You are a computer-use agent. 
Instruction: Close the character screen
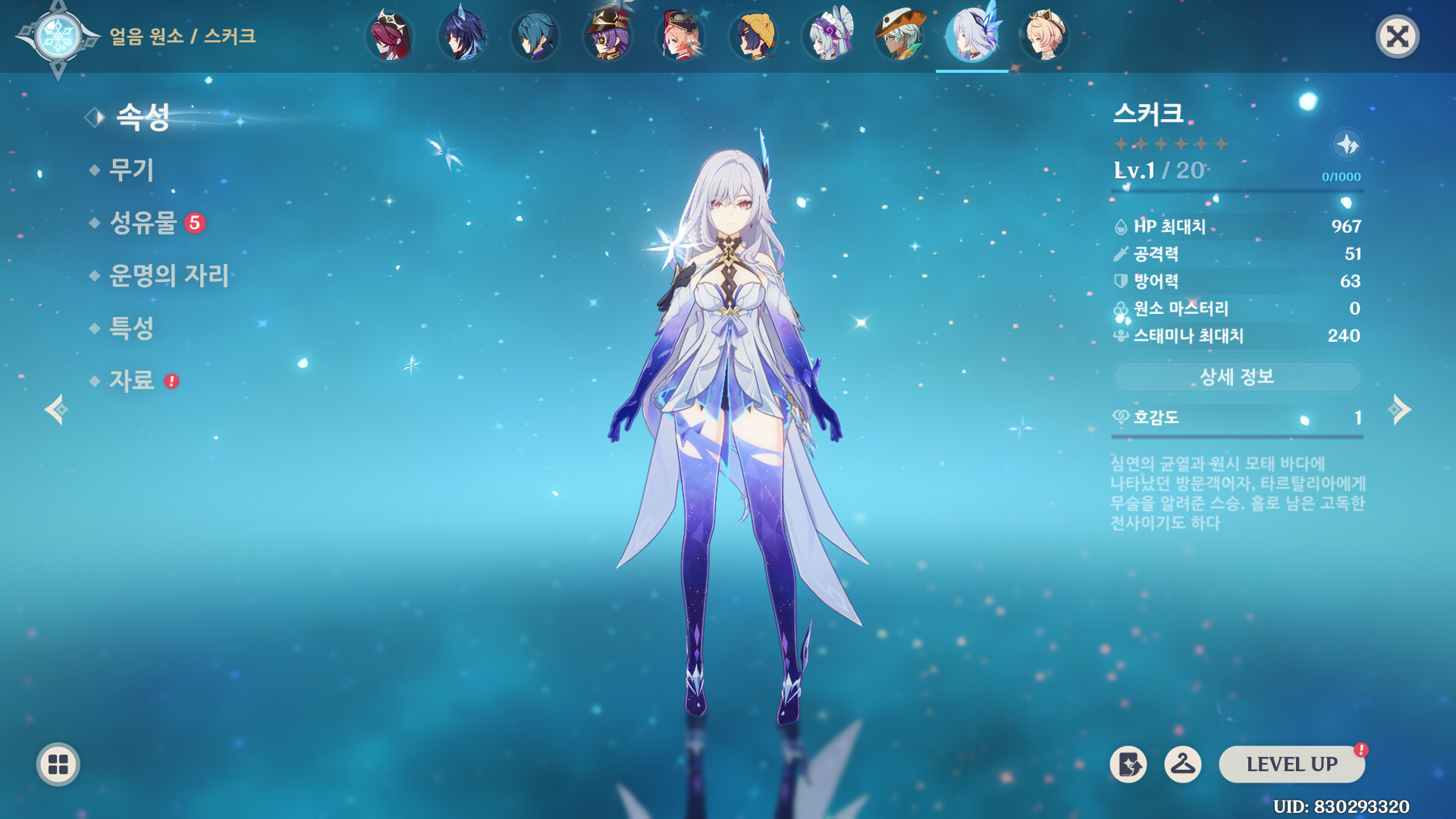pos(1397,36)
